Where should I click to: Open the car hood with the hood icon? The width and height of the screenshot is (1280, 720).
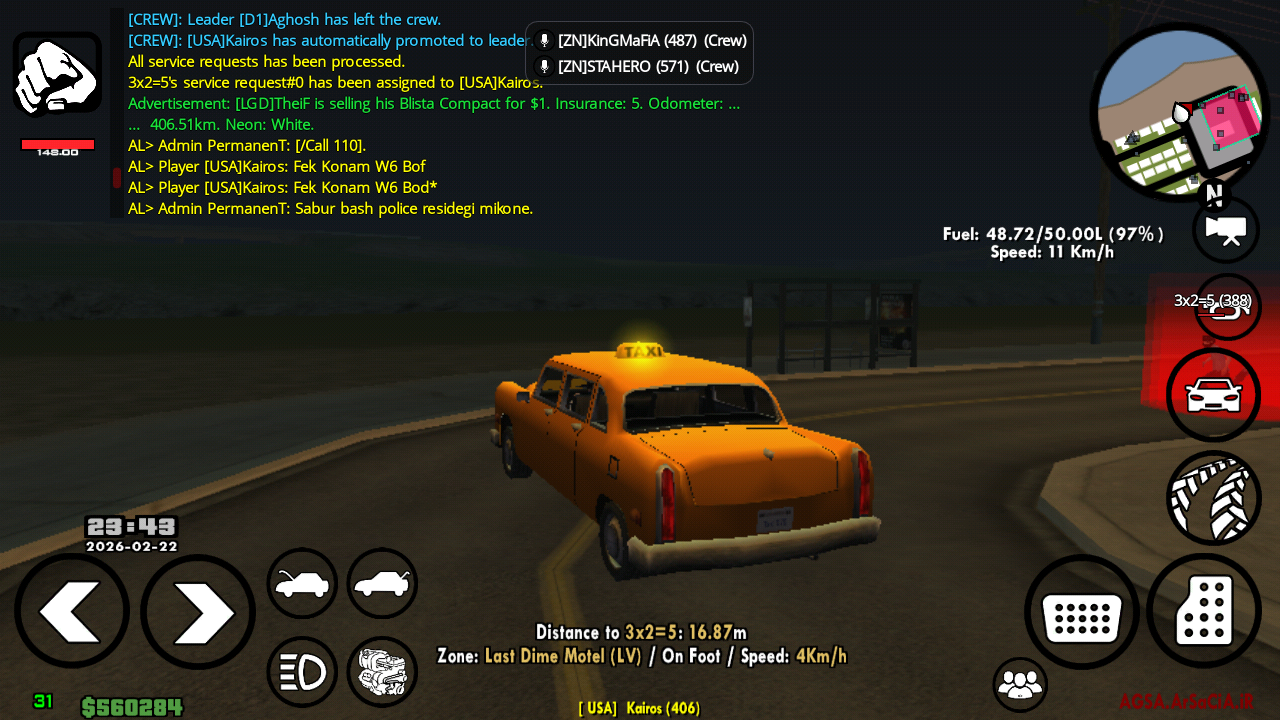(301, 583)
